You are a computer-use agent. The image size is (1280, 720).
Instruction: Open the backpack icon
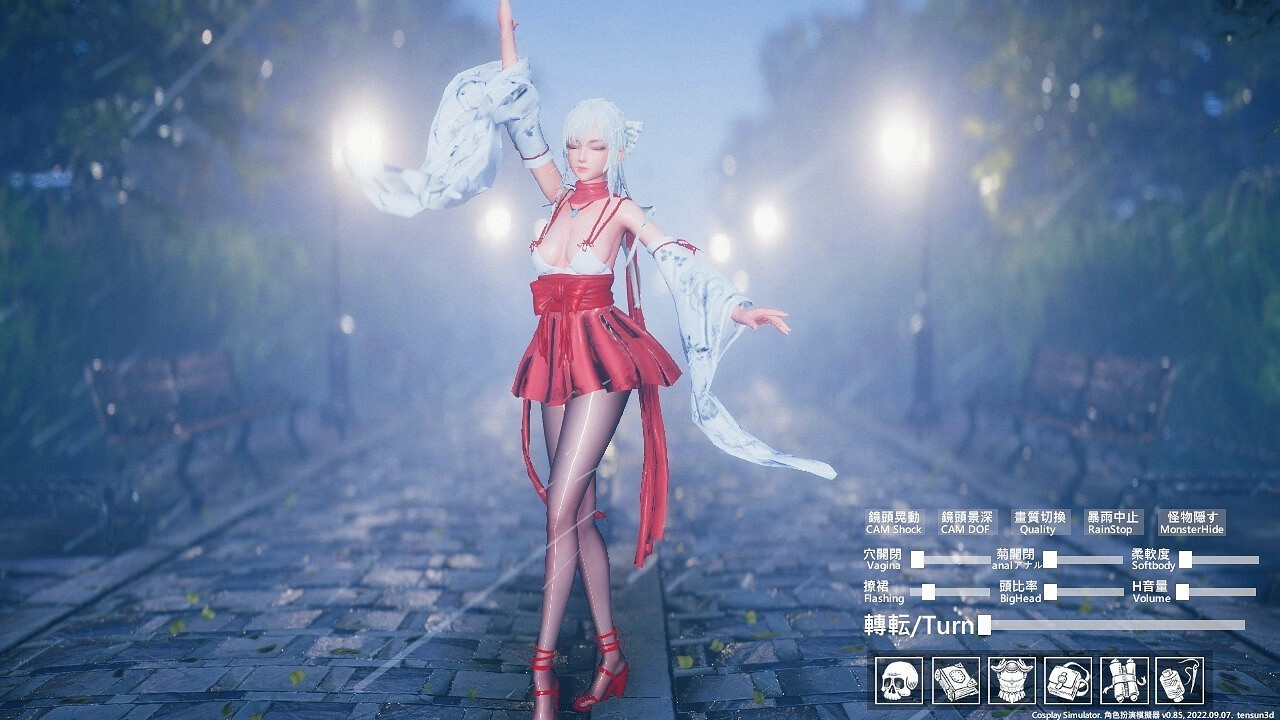point(1067,680)
